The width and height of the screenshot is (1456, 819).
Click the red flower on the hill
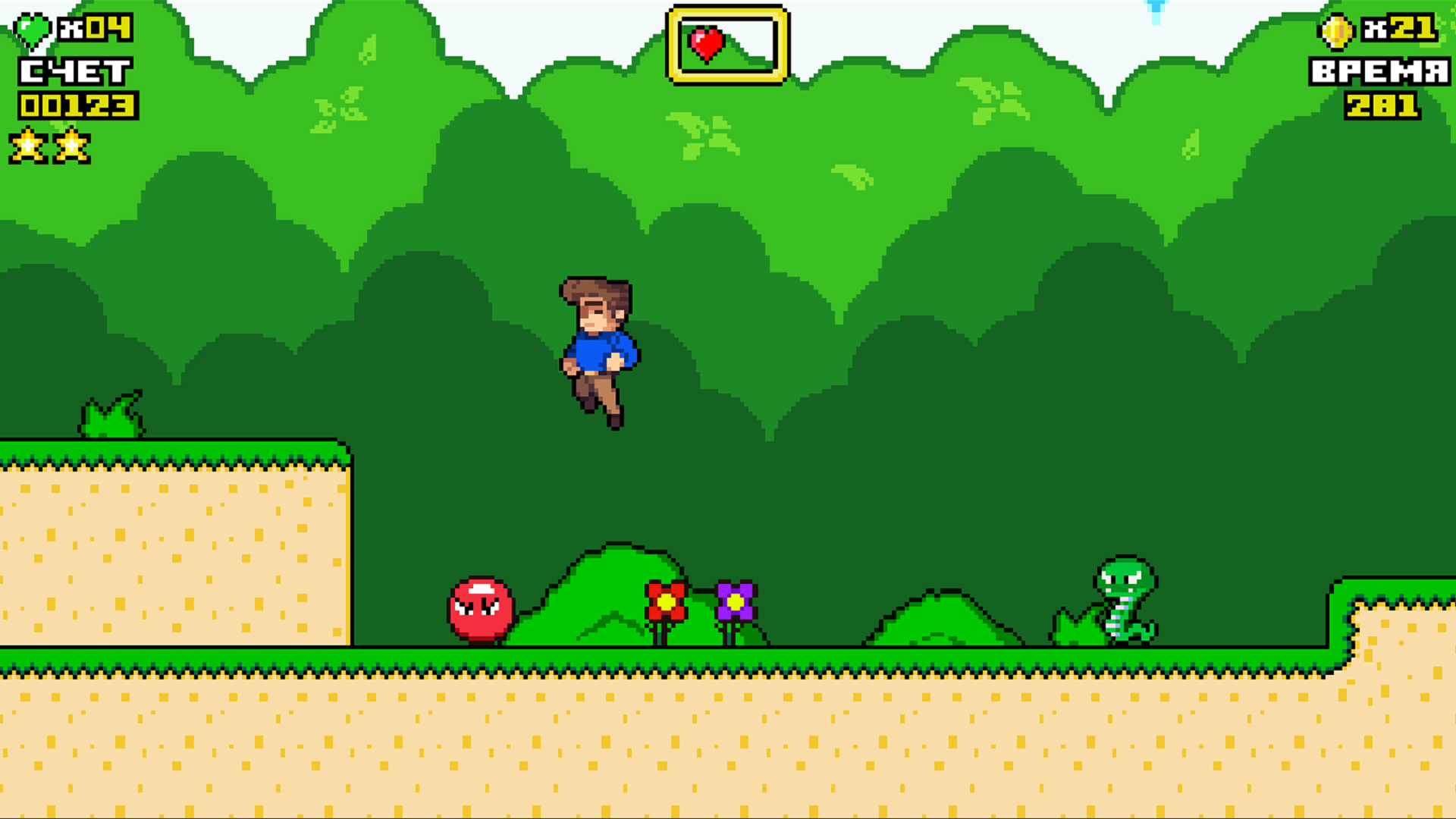tap(665, 603)
